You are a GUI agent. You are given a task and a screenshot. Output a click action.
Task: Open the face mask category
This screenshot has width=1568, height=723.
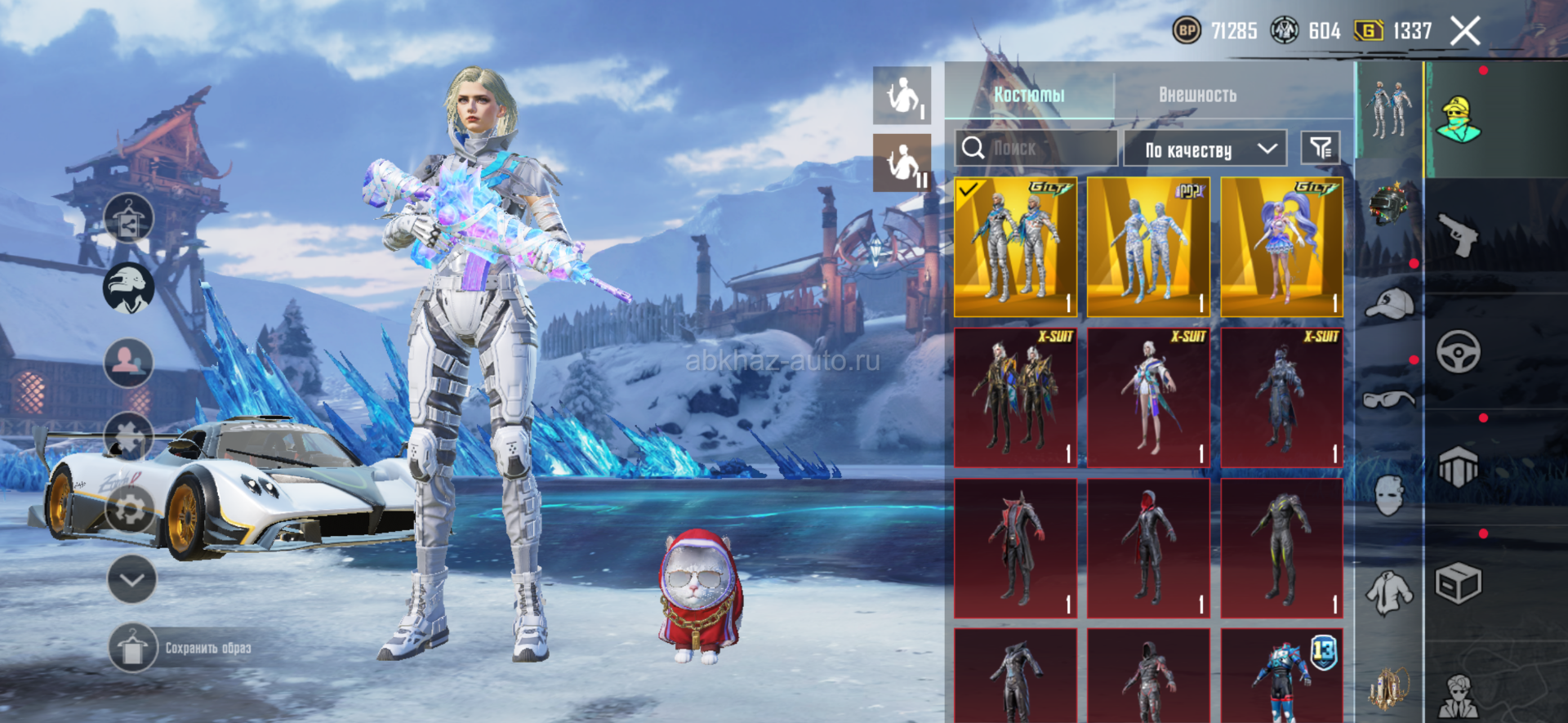(1389, 495)
